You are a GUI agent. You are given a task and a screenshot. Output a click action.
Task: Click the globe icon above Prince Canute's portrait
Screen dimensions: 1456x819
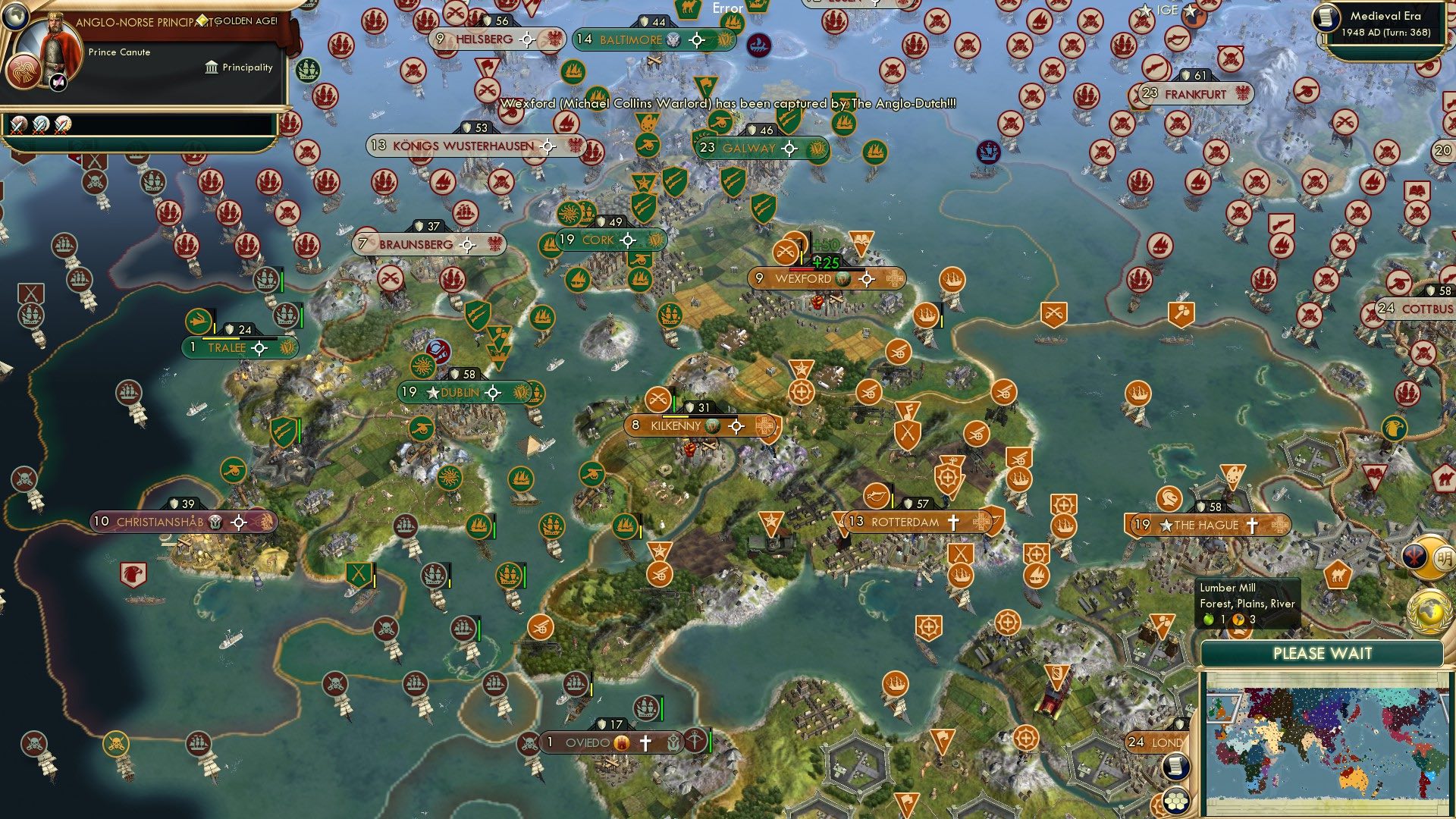(x=15, y=18)
